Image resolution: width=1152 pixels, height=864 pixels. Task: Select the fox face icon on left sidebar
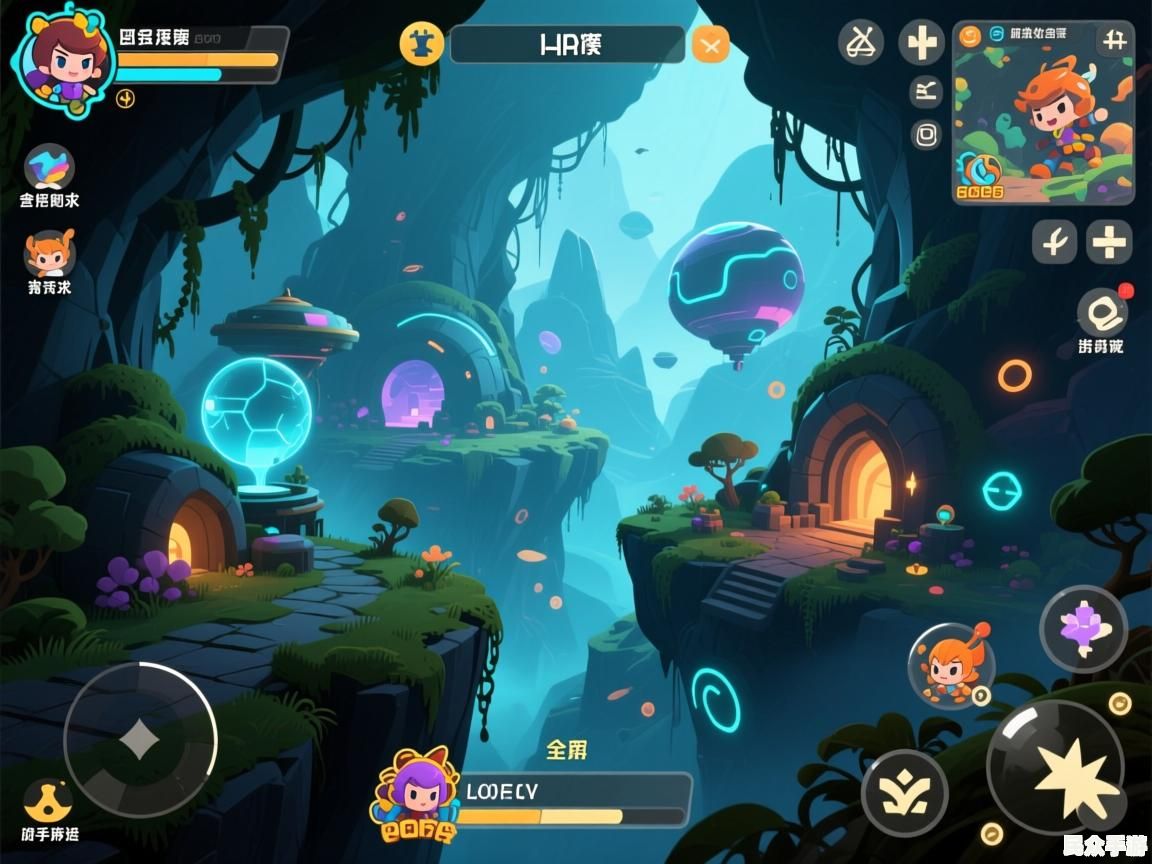(x=50, y=254)
